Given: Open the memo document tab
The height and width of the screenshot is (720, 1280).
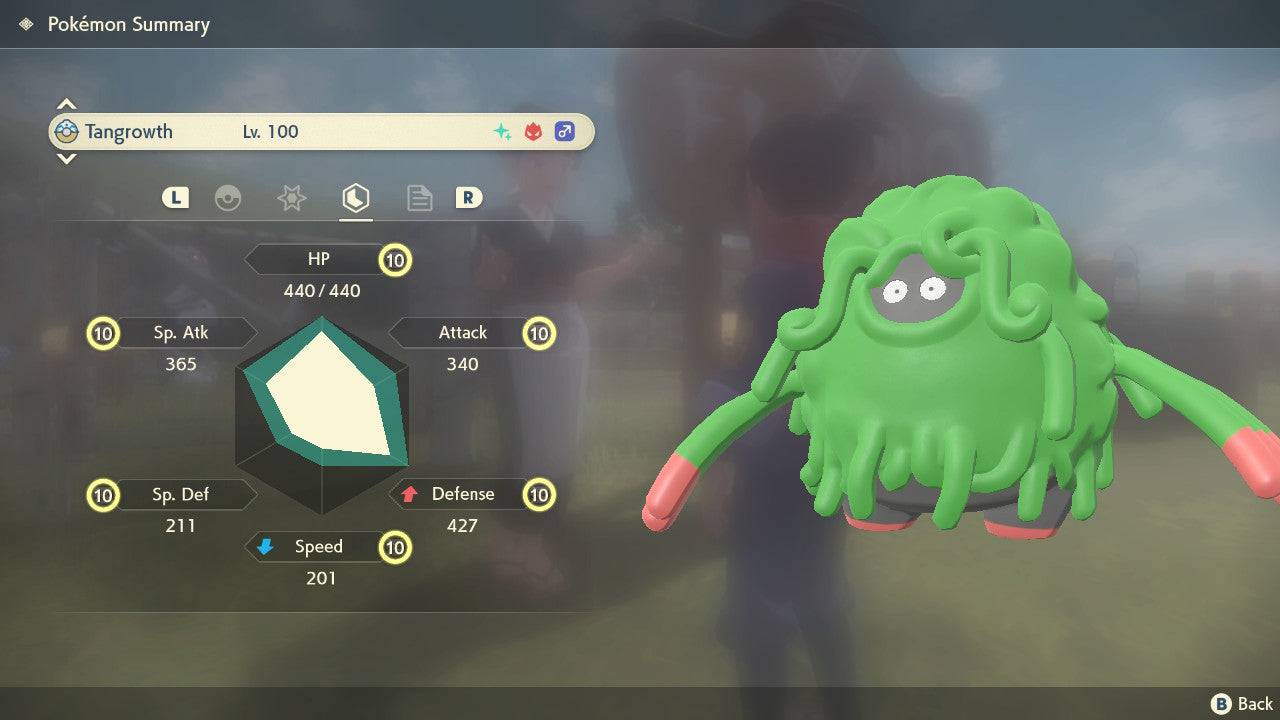Looking at the screenshot, I should point(419,198).
